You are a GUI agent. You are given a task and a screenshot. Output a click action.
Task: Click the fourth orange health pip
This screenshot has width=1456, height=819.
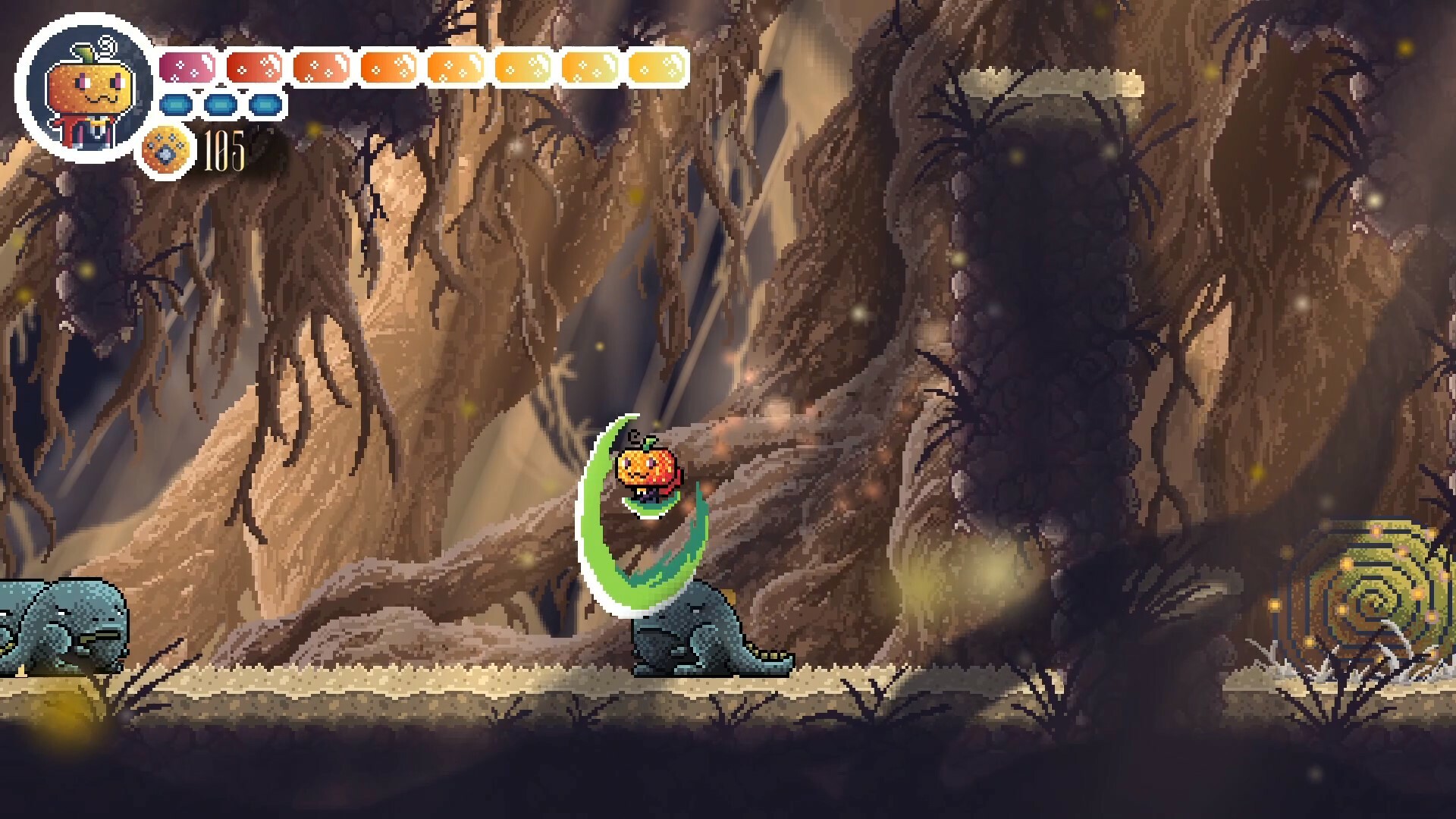387,67
